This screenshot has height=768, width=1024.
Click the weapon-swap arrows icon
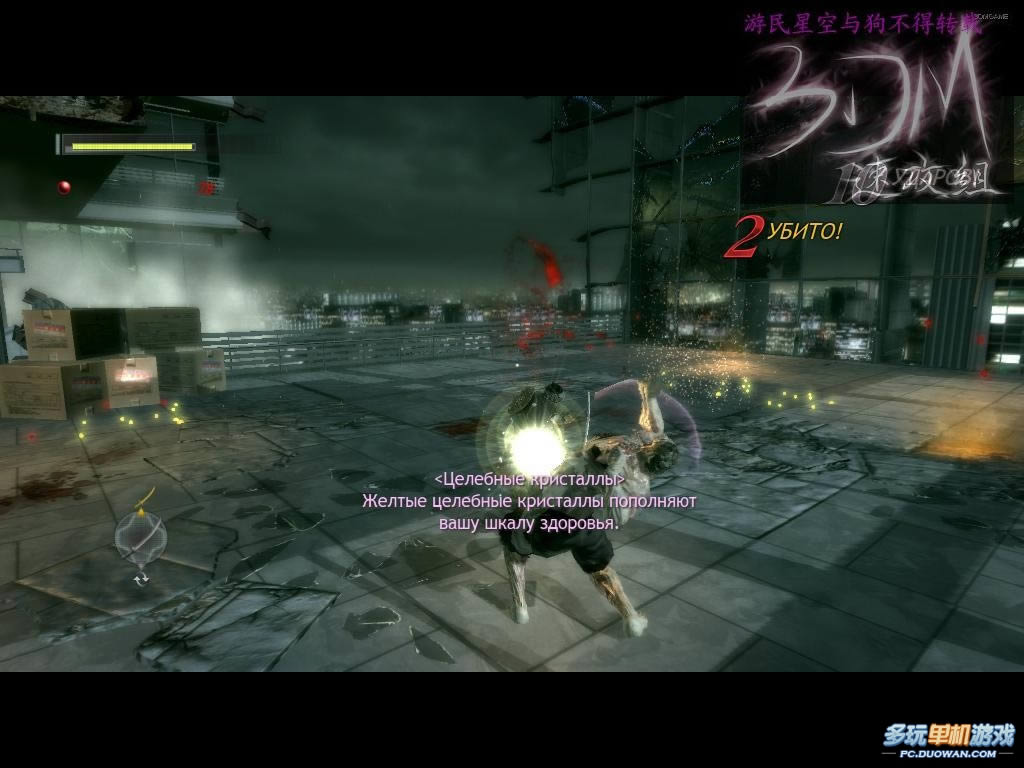click(141, 578)
